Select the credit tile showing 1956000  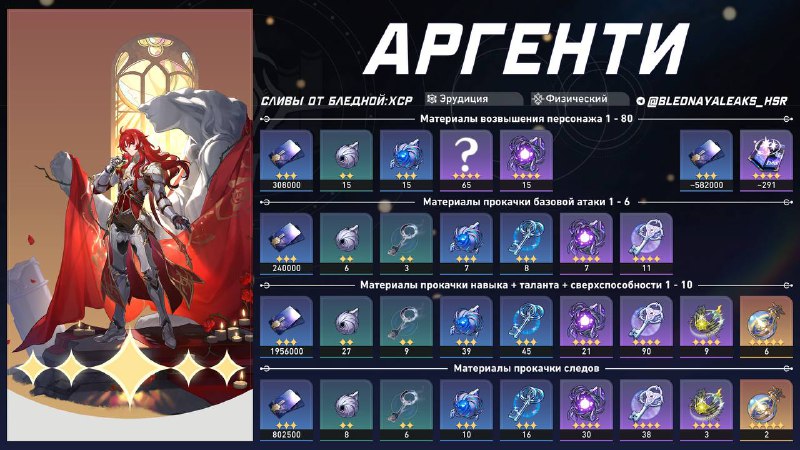pyautogui.click(x=285, y=321)
